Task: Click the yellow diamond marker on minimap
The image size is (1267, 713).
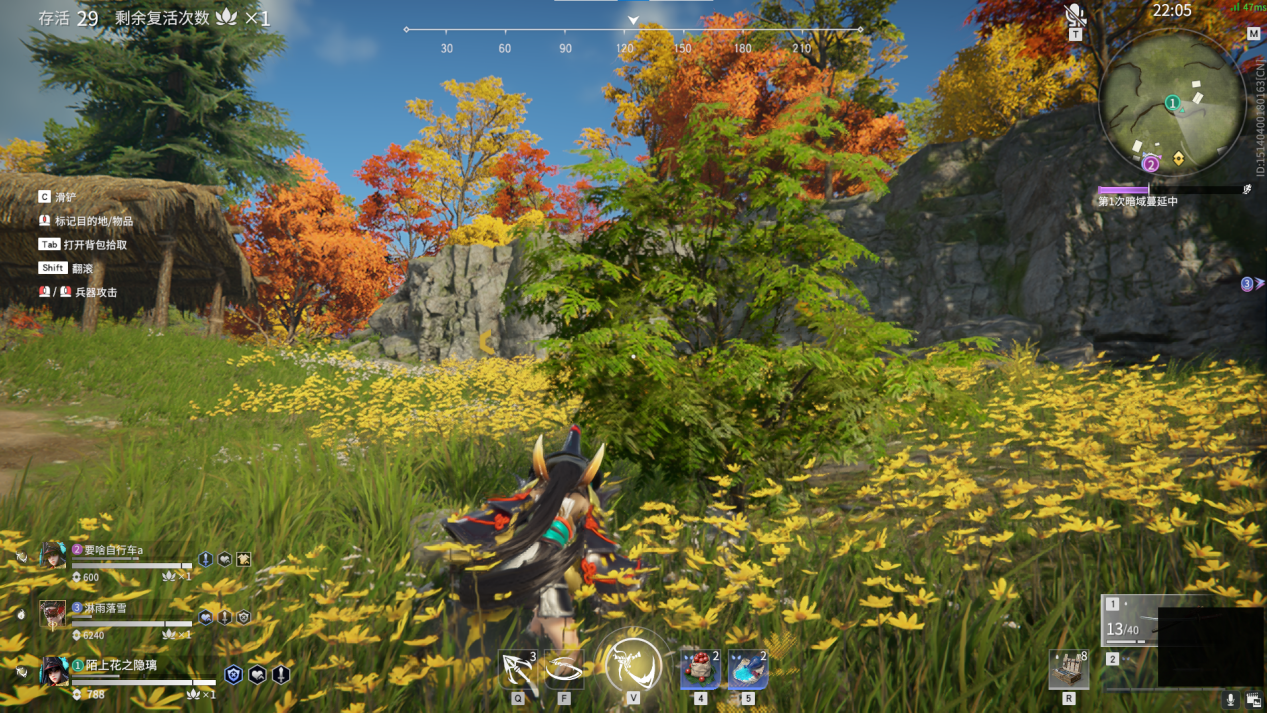Action: [1179, 159]
